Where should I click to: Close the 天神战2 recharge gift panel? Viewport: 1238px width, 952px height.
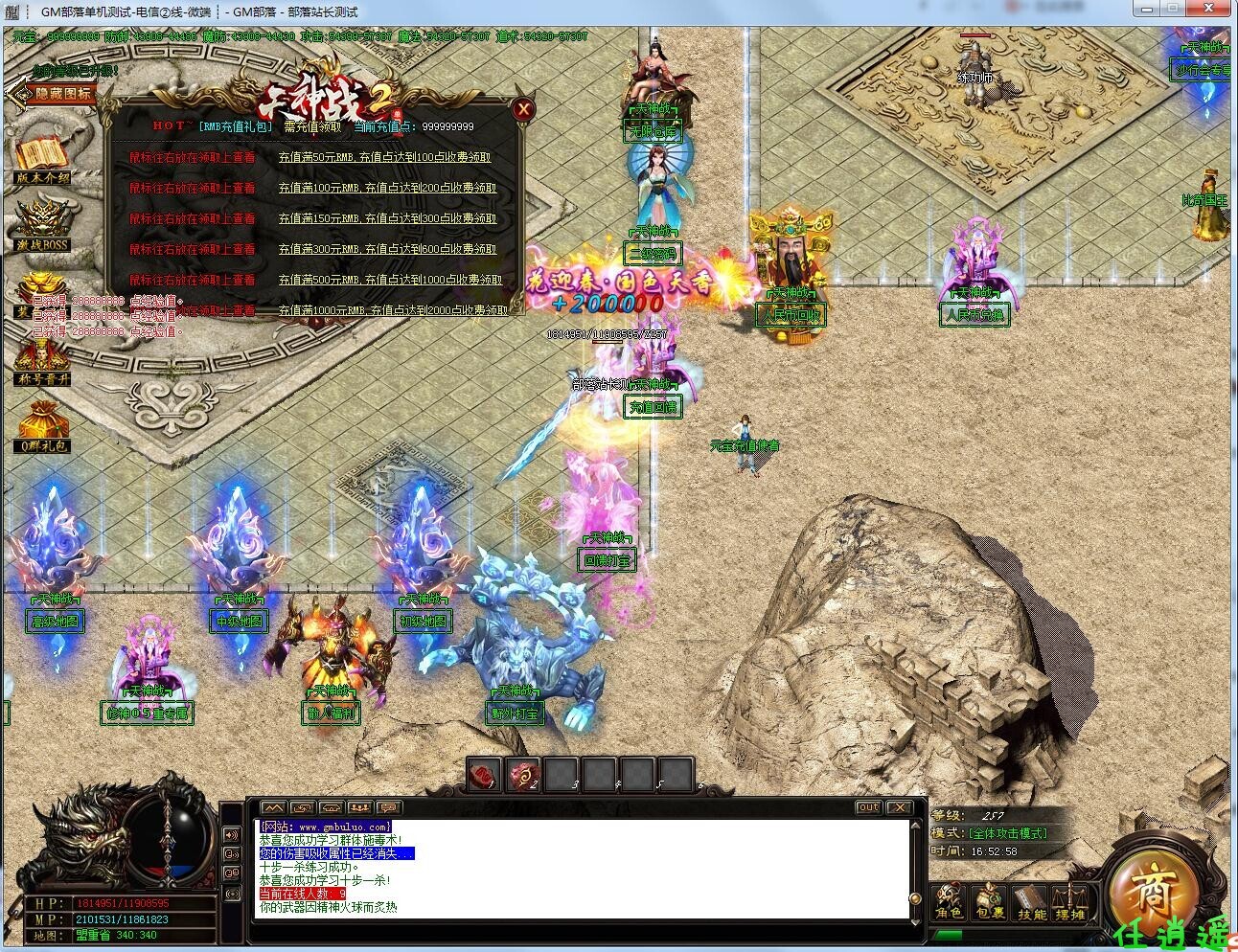[523, 109]
